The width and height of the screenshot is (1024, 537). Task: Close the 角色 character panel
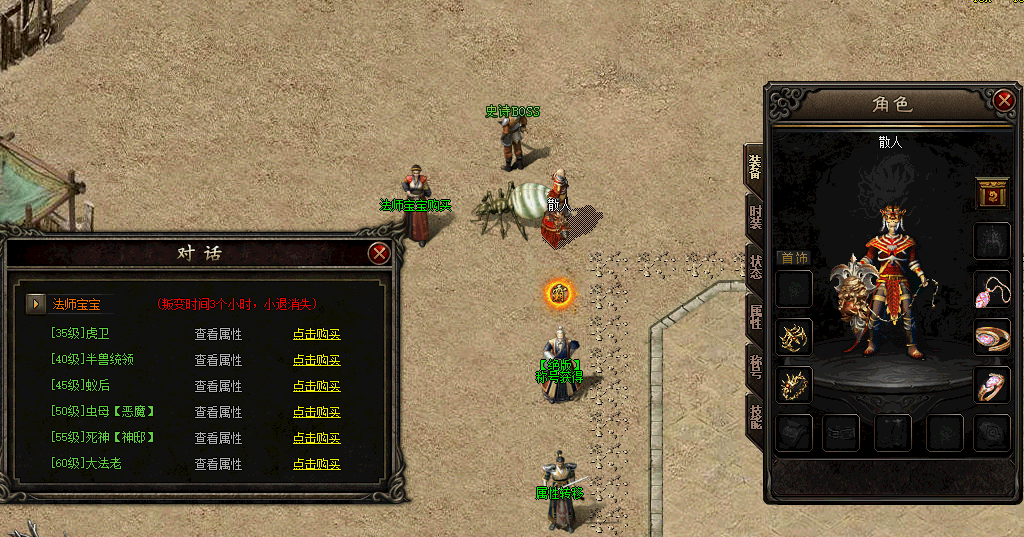tap(1005, 100)
